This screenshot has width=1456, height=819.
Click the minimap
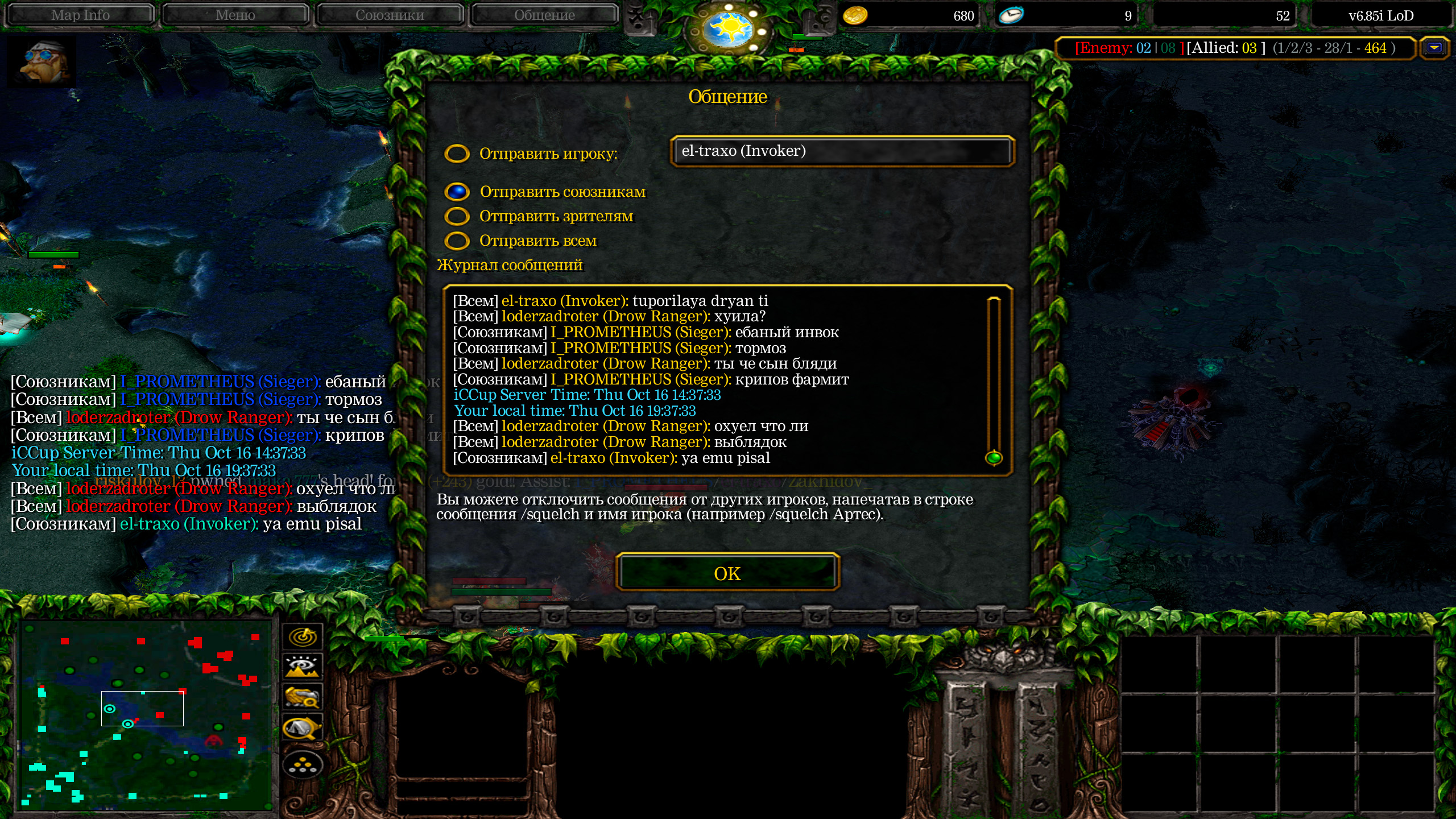(x=145, y=715)
